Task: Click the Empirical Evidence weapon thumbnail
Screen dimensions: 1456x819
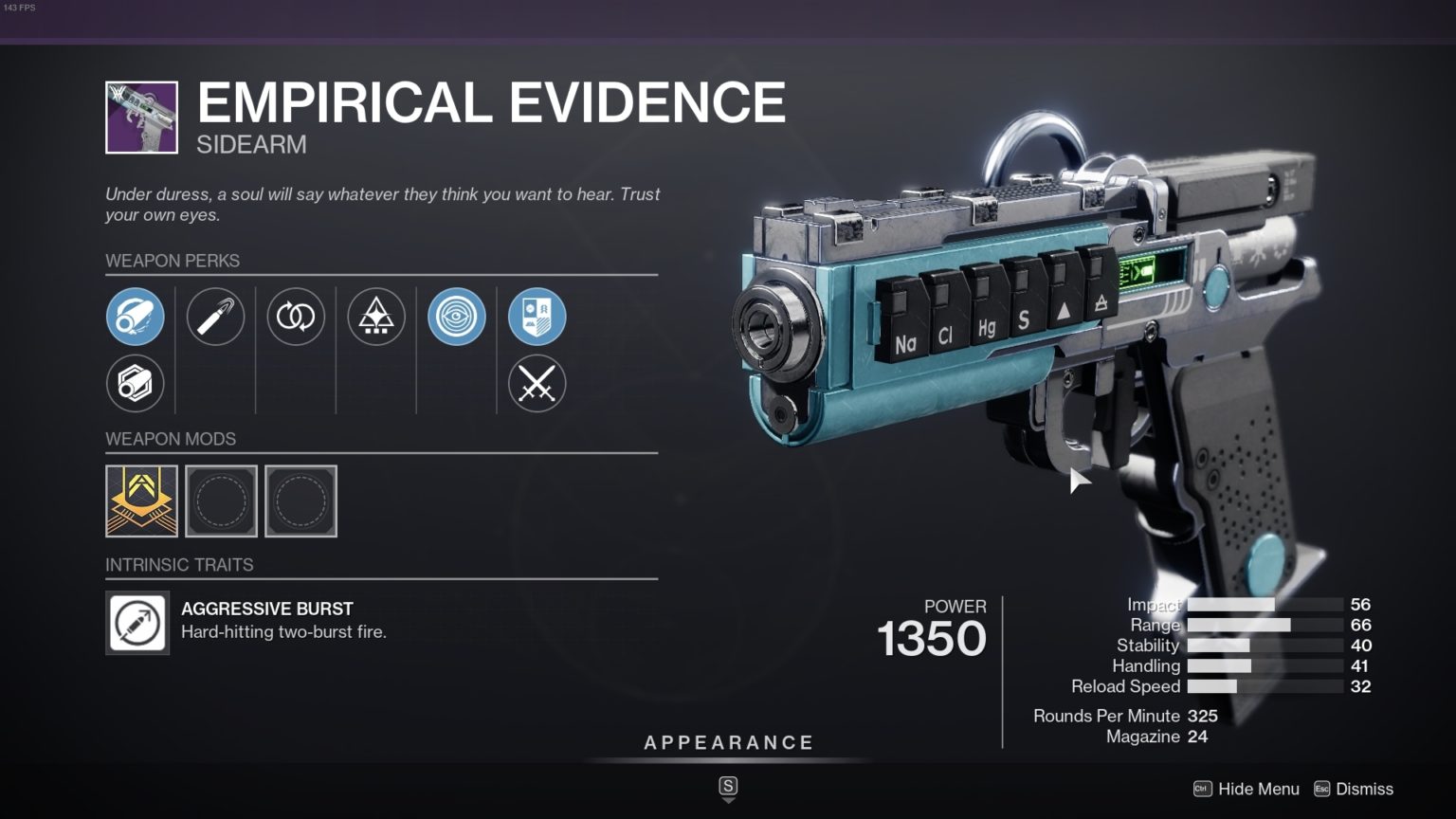Action: coord(140,116)
